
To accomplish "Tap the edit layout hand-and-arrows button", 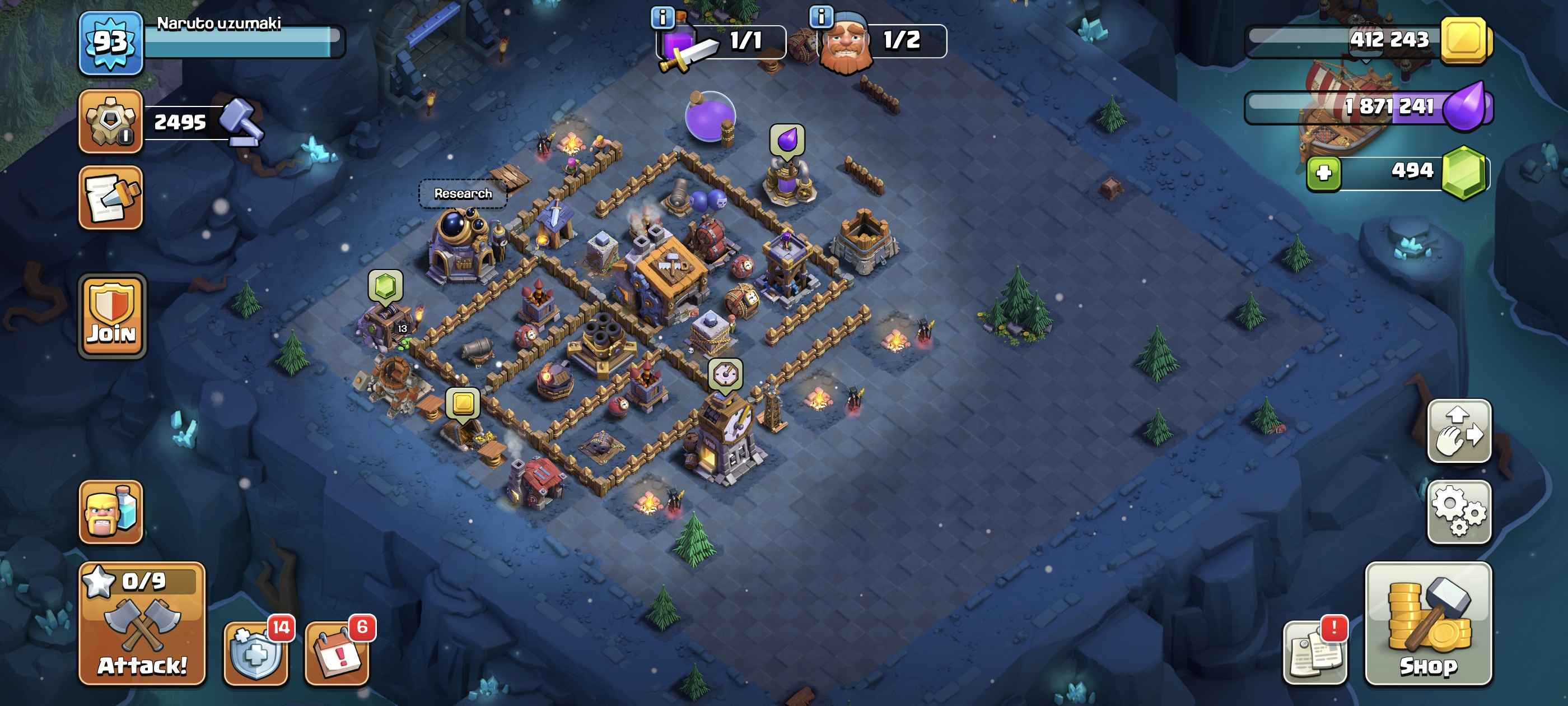I will point(1458,431).
